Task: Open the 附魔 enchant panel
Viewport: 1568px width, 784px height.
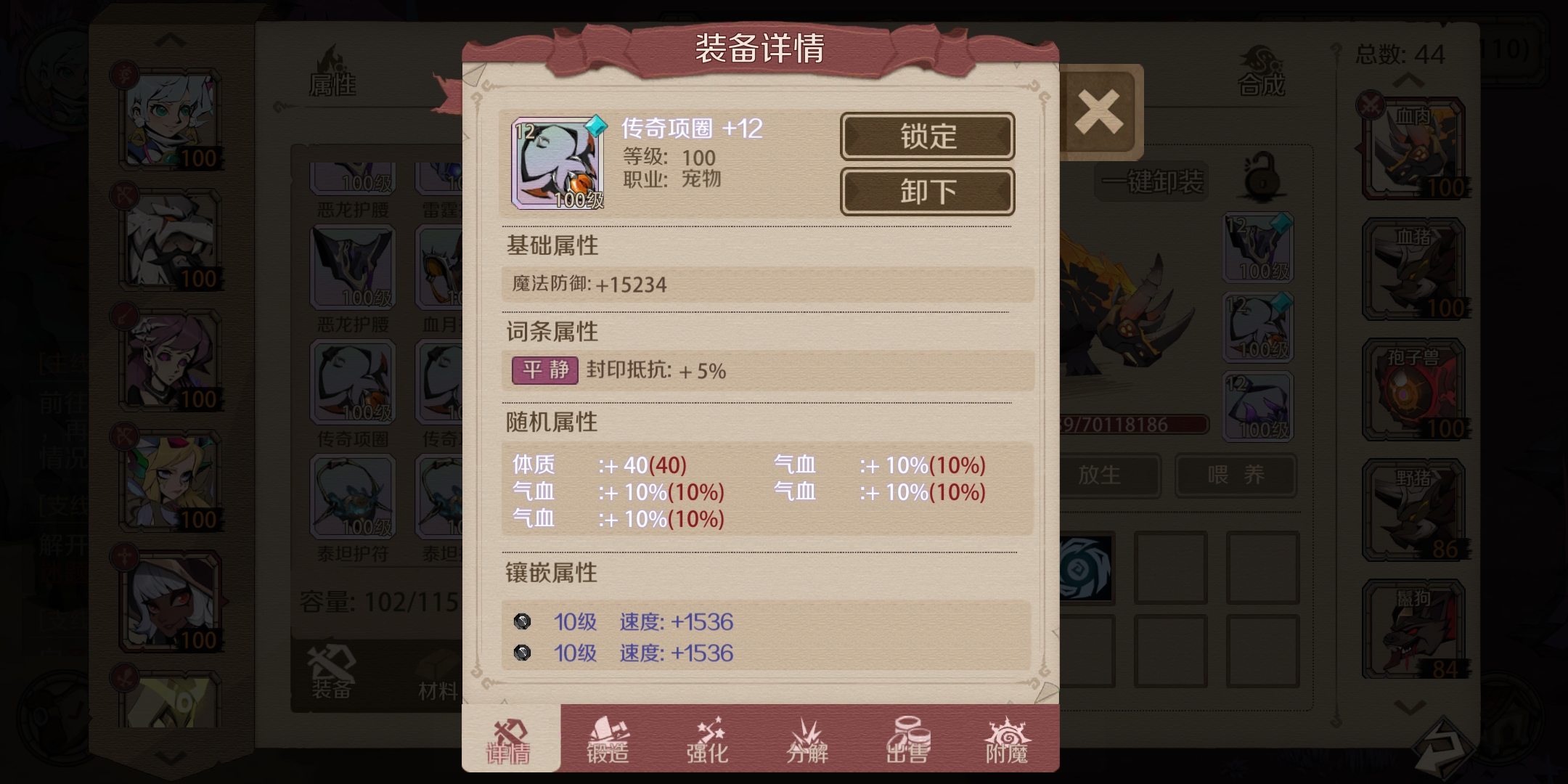Action: point(1008,742)
